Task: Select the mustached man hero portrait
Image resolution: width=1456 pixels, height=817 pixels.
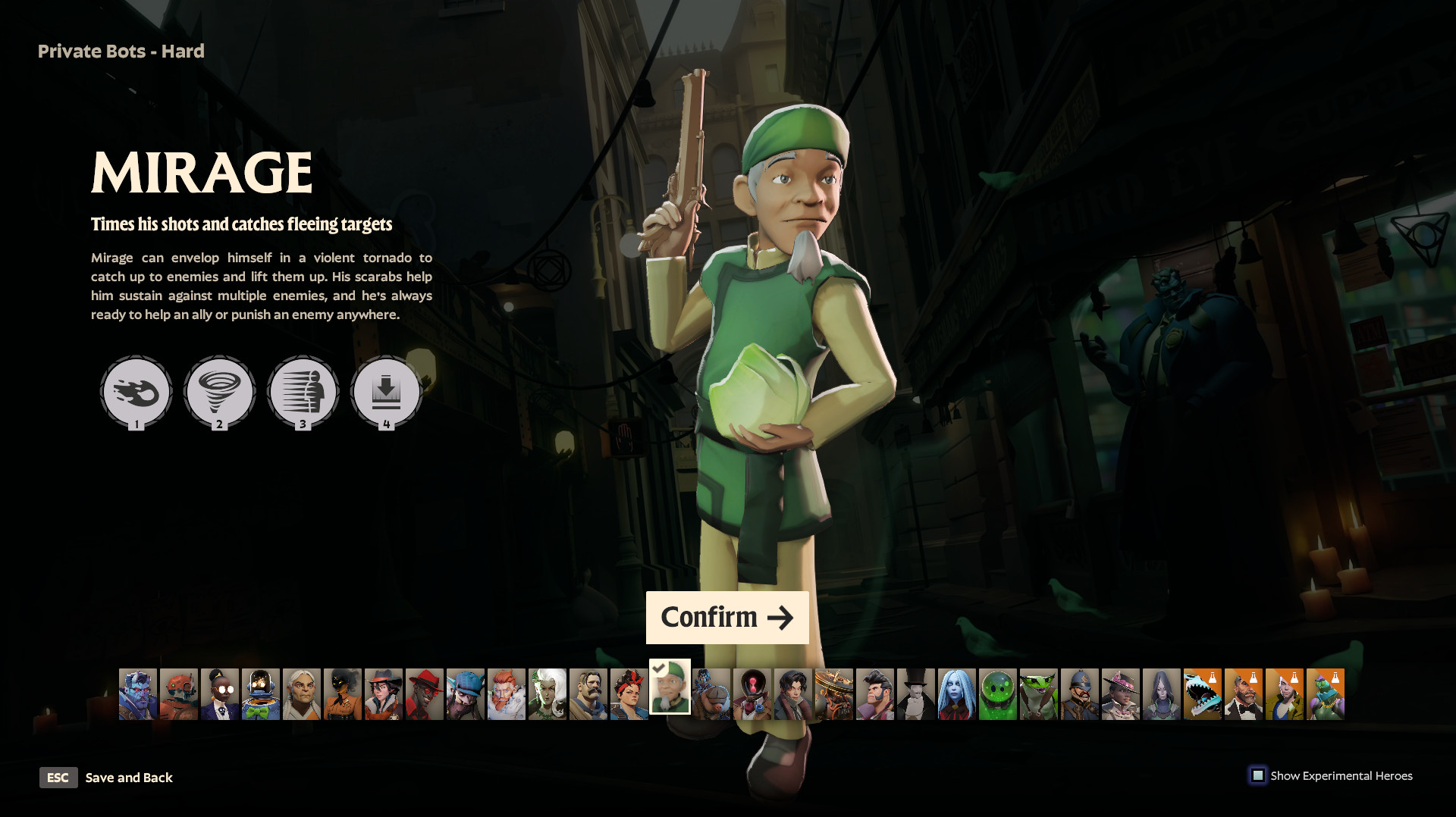Action: (x=588, y=694)
